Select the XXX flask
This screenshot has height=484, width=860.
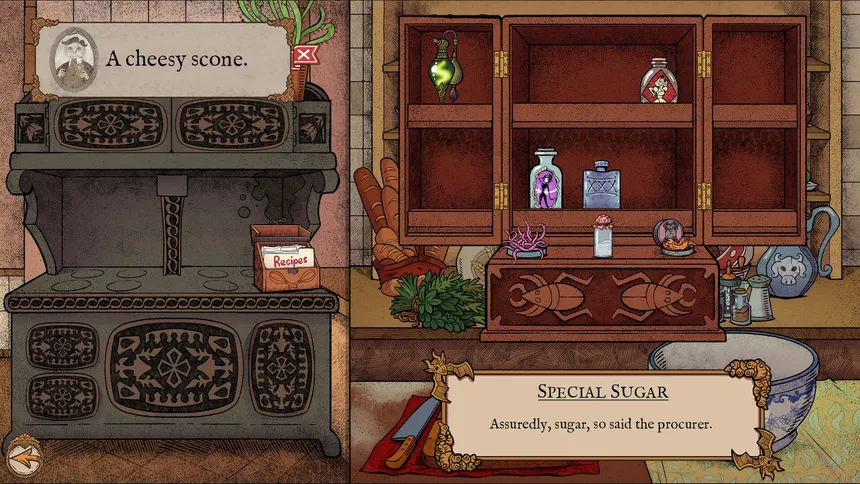(601, 184)
